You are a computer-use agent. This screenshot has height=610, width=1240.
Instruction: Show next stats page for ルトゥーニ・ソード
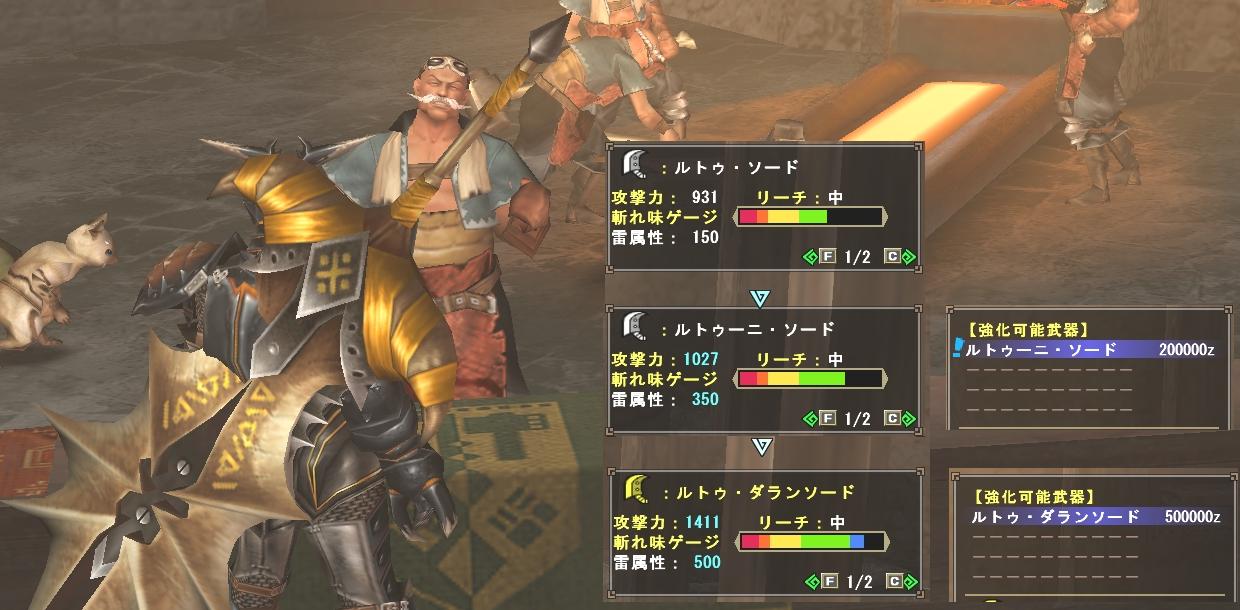click(x=899, y=419)
